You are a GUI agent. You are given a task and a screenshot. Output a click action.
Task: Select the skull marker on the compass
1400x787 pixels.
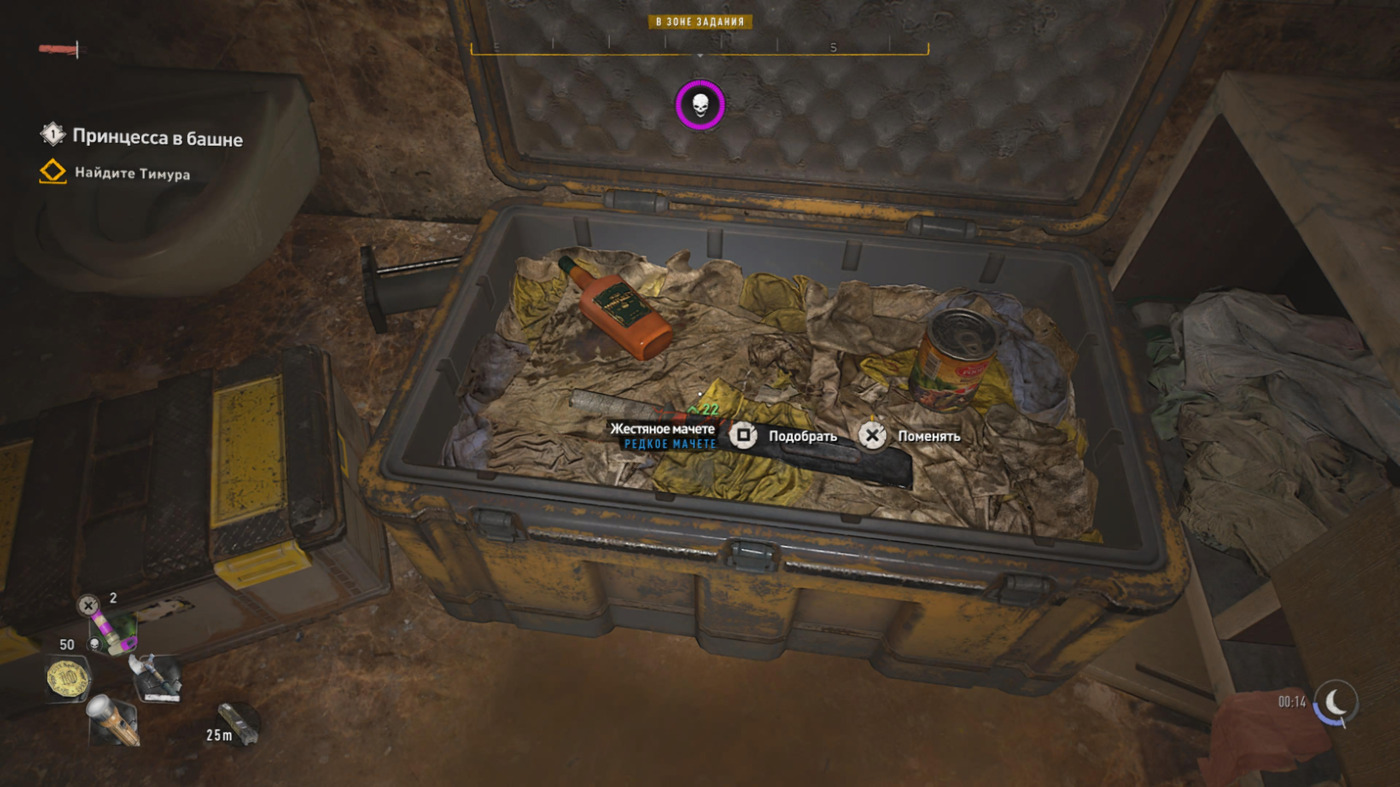click(700, 104)
